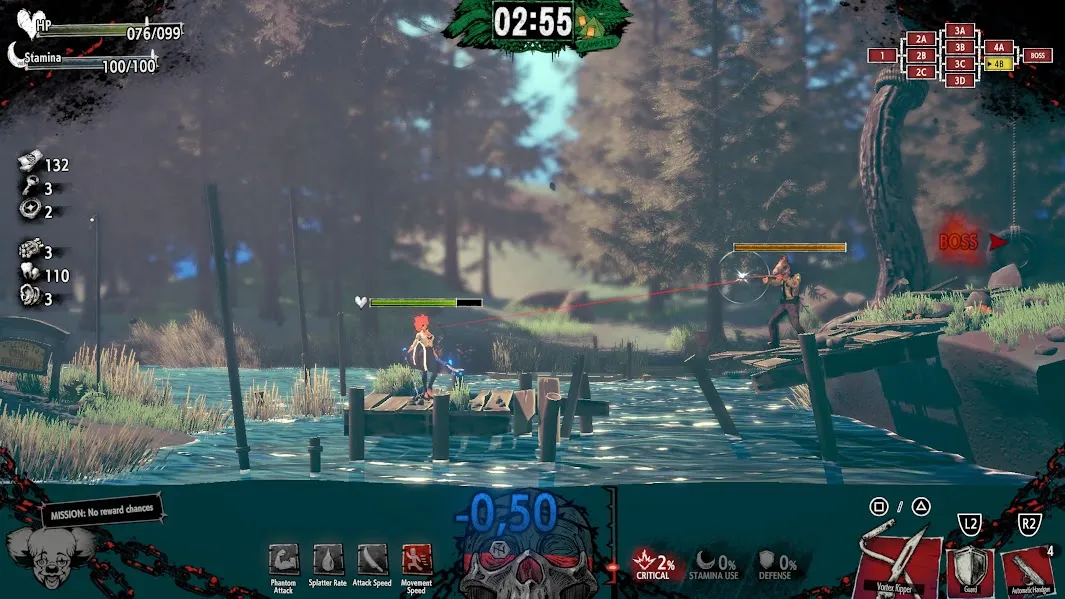Select the Splatter Rate buff icon
The height and width of the screenshot is (599, 1065).
pyautogui.click(x=328, y=561)
